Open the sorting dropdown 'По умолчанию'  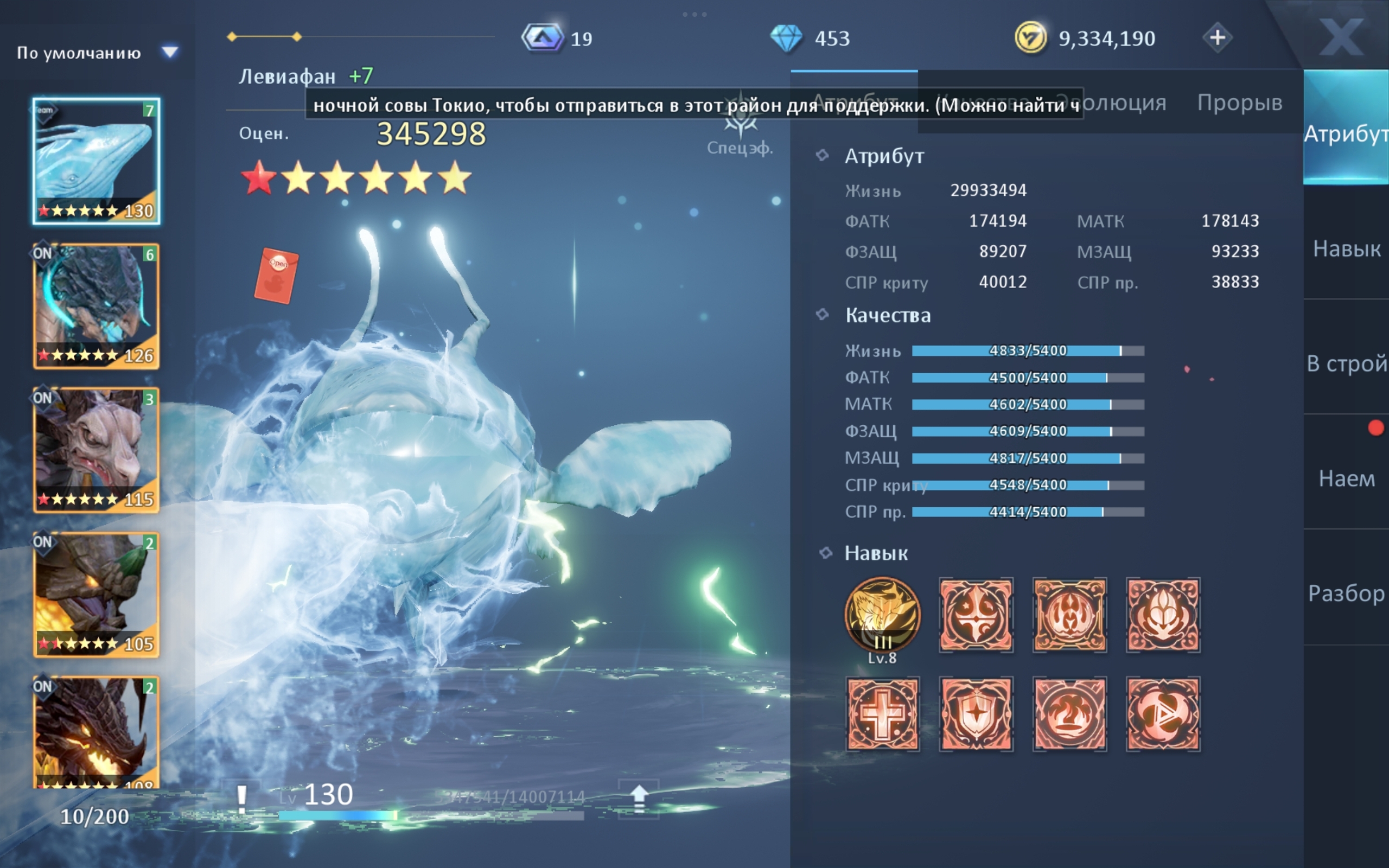[x=97, y=53]
